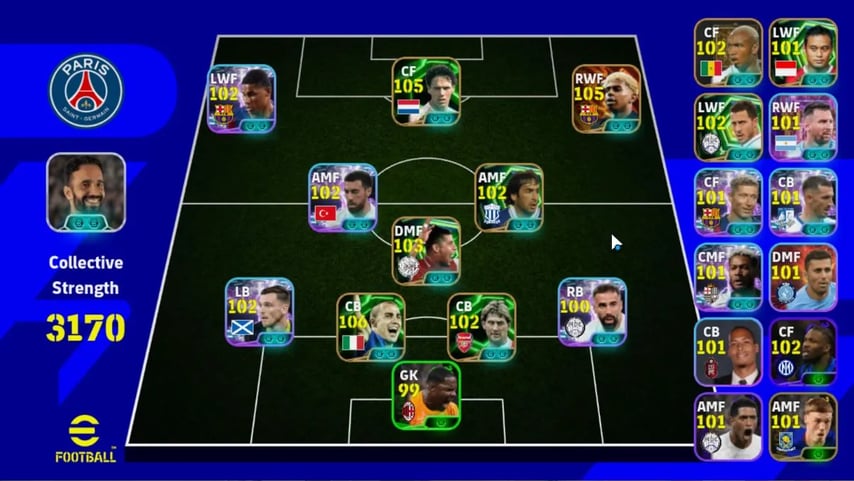Select the CF 105 striker card
The width and height of the screenshot is (854, 481).
[426, 92]
